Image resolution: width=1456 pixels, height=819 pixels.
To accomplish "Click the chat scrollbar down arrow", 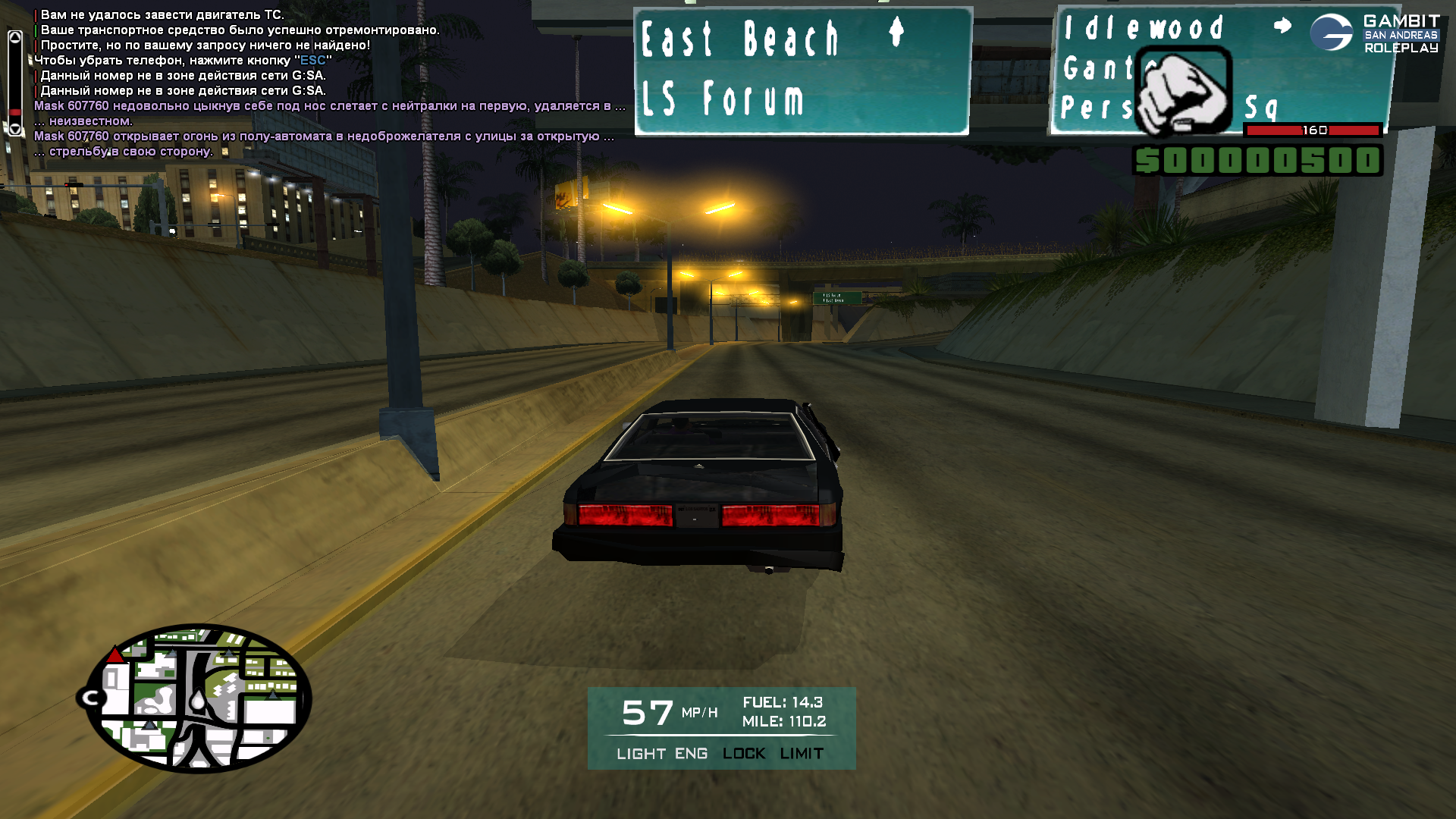I will (15, 129).
